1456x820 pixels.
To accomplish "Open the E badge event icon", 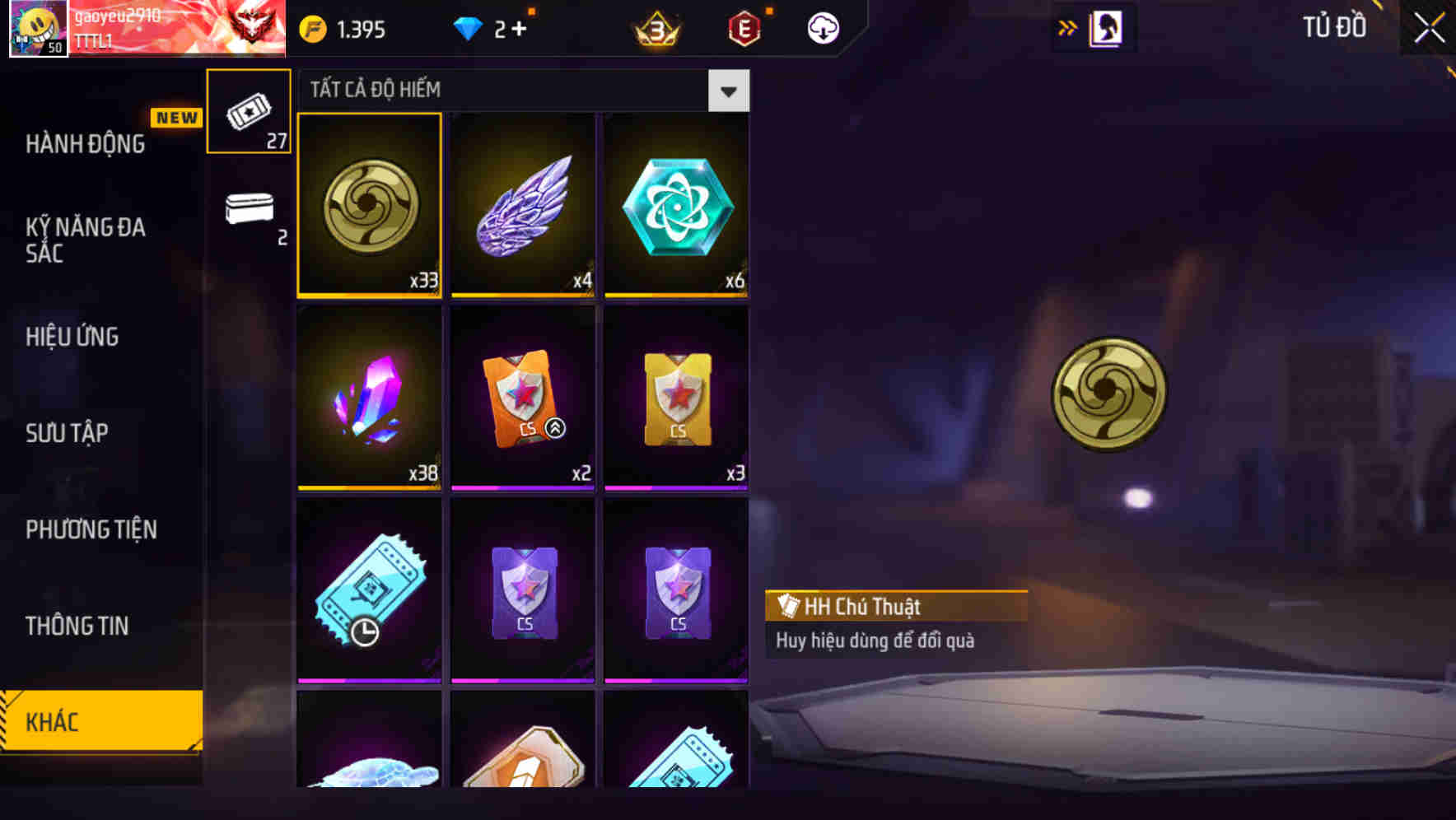I will [x=743, y=27].
